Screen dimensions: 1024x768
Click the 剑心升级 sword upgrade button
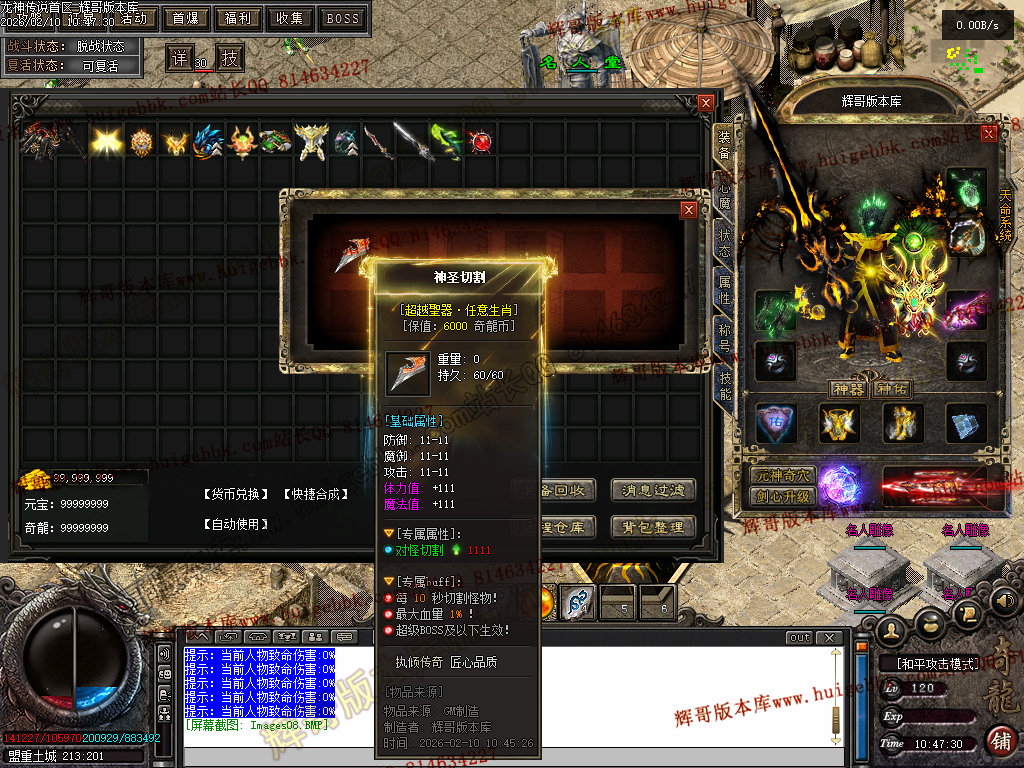click(783, 496)
